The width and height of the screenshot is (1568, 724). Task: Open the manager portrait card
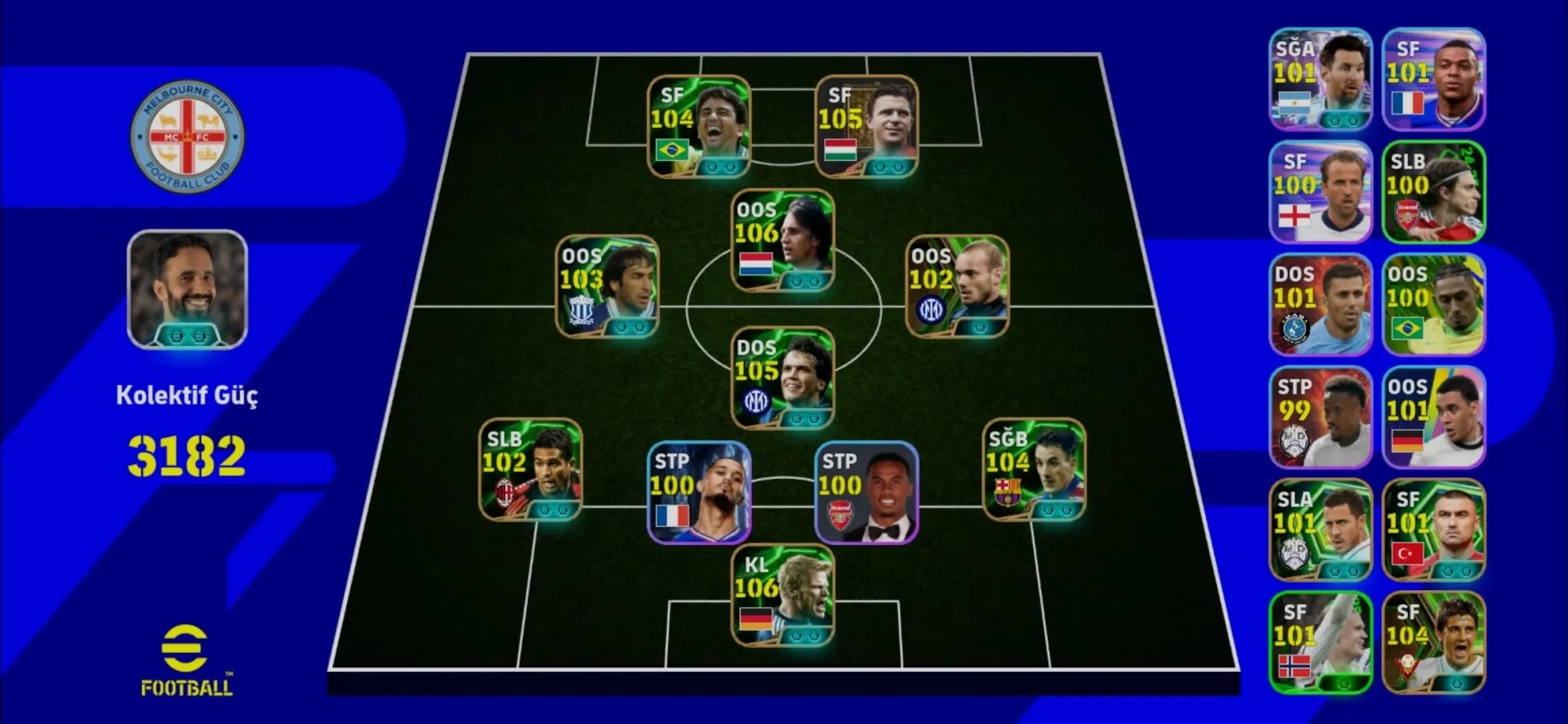click(x=187, y=289)
